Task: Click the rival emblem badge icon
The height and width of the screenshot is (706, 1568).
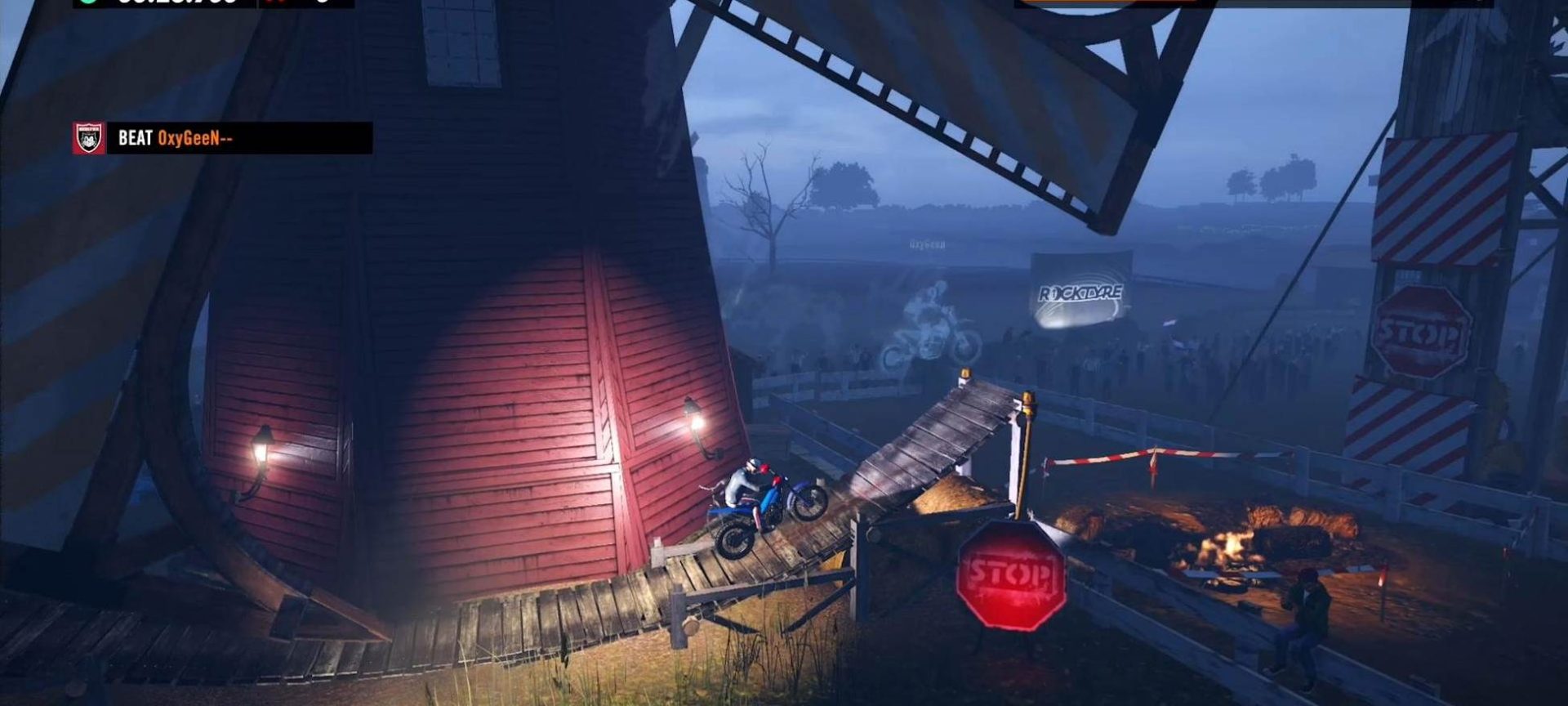Action: (89, 138)
